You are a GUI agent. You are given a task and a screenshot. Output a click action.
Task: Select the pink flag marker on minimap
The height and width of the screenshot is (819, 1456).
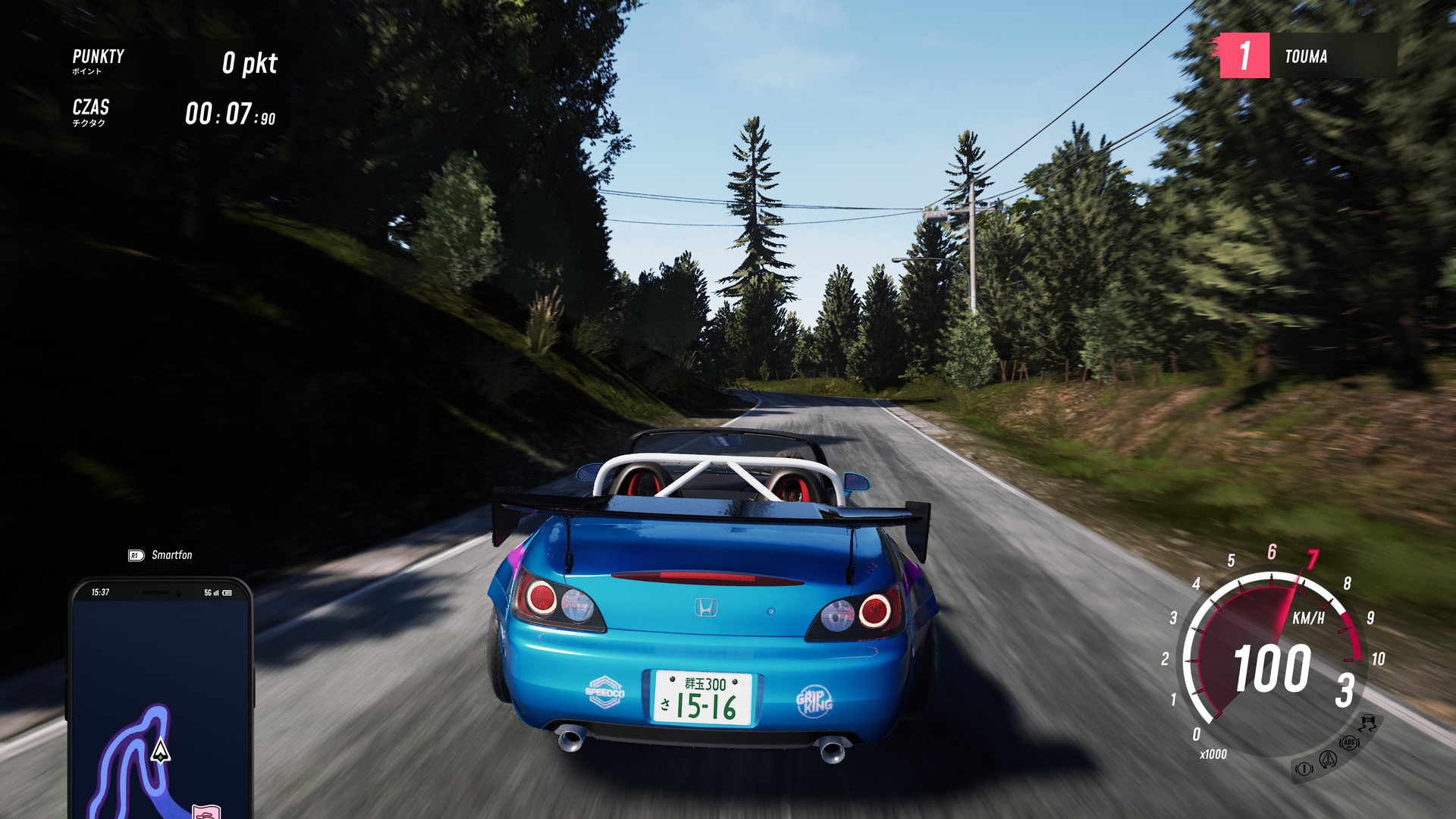[206, 811]
